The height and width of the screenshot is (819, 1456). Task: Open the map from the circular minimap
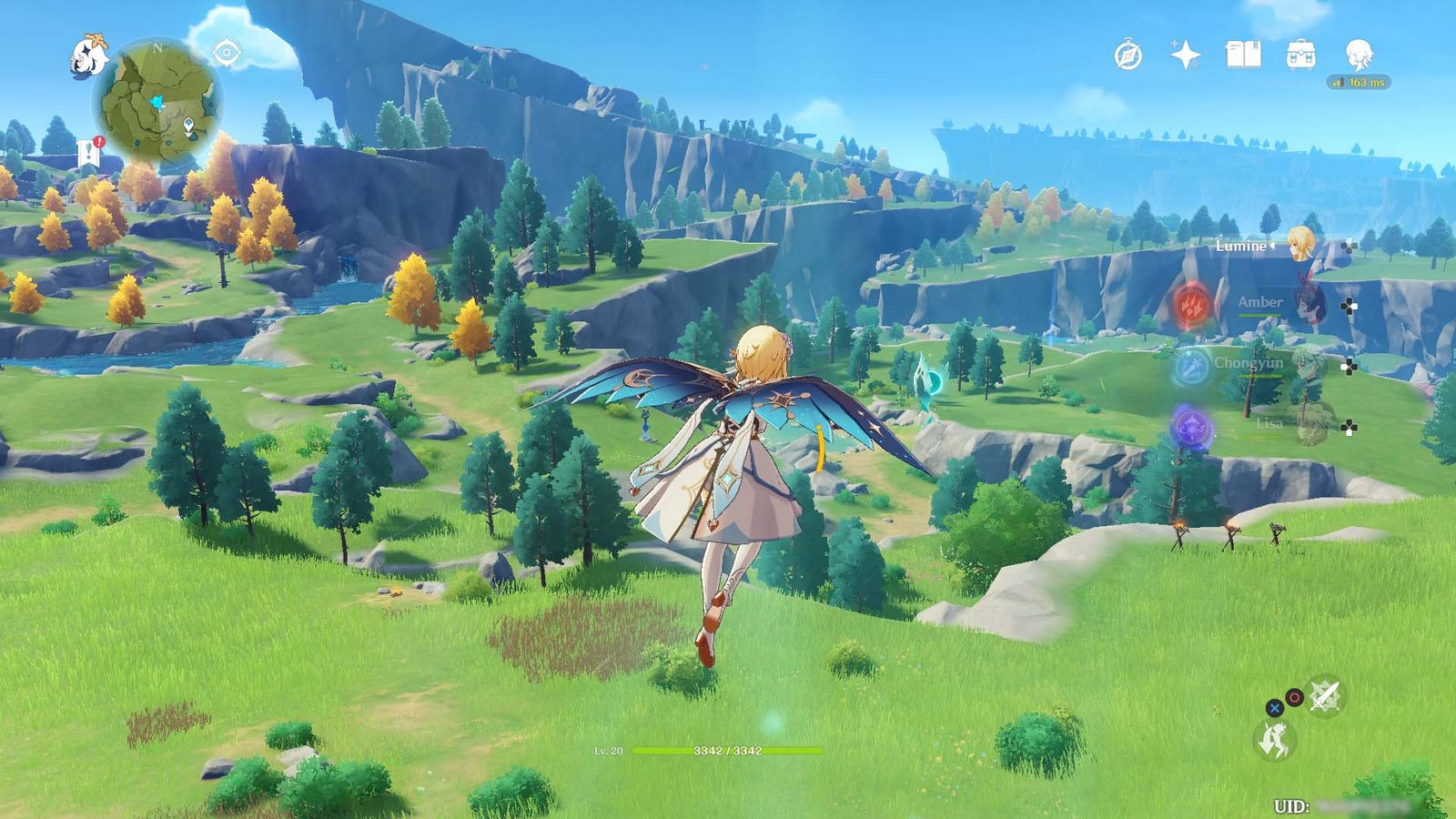[x=158, y=102]
